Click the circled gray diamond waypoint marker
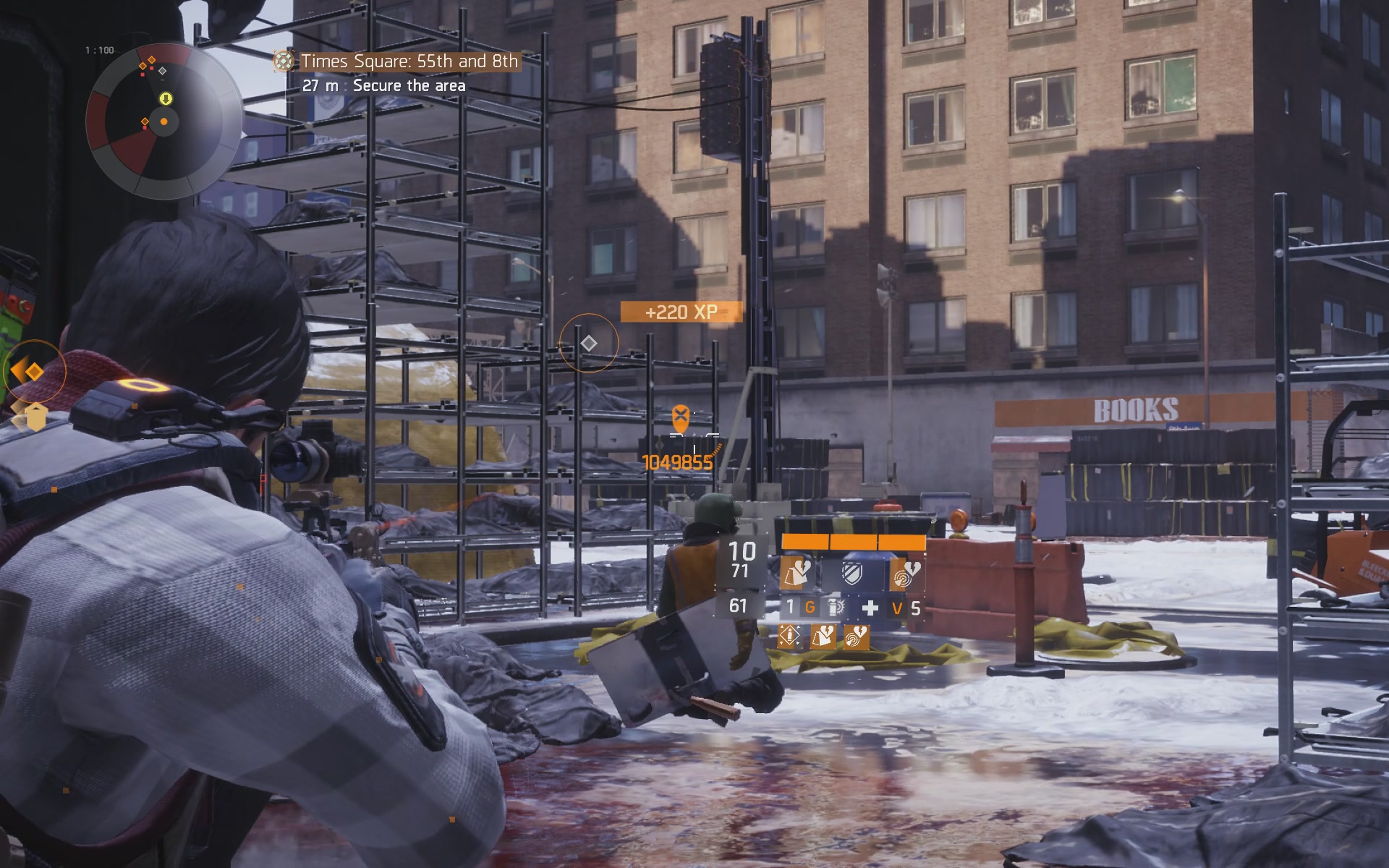Image resolution: width=1389 pixels, height=868 pixels. pos(589,343)
